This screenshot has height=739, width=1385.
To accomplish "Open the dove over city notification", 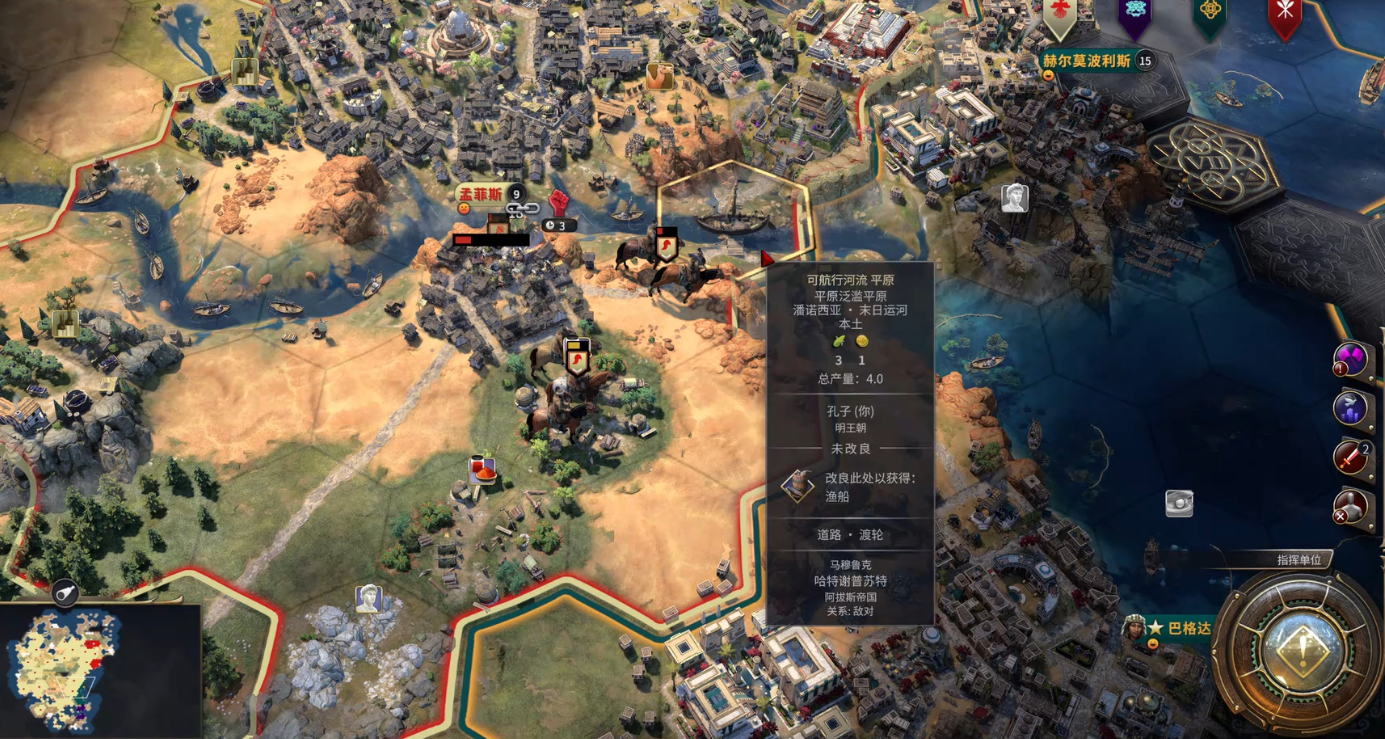I will tap(1350, 408).
